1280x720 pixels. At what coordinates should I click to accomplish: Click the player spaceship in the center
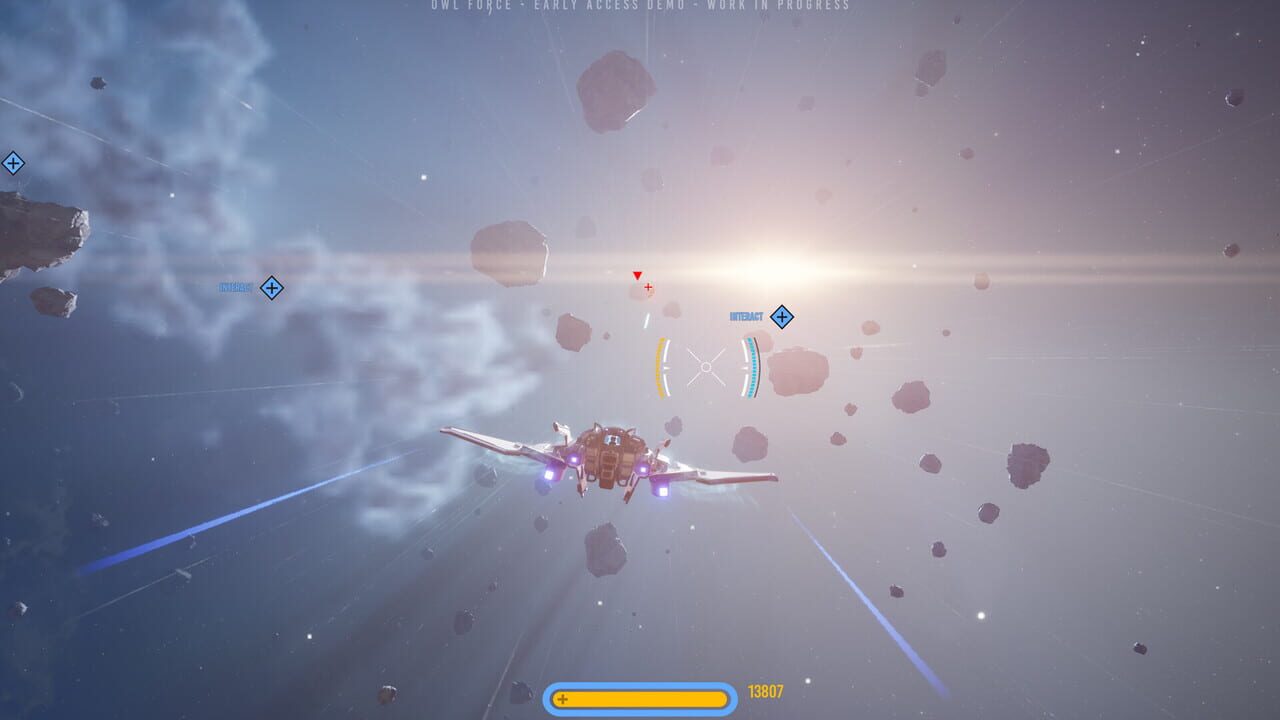[610, 460]
